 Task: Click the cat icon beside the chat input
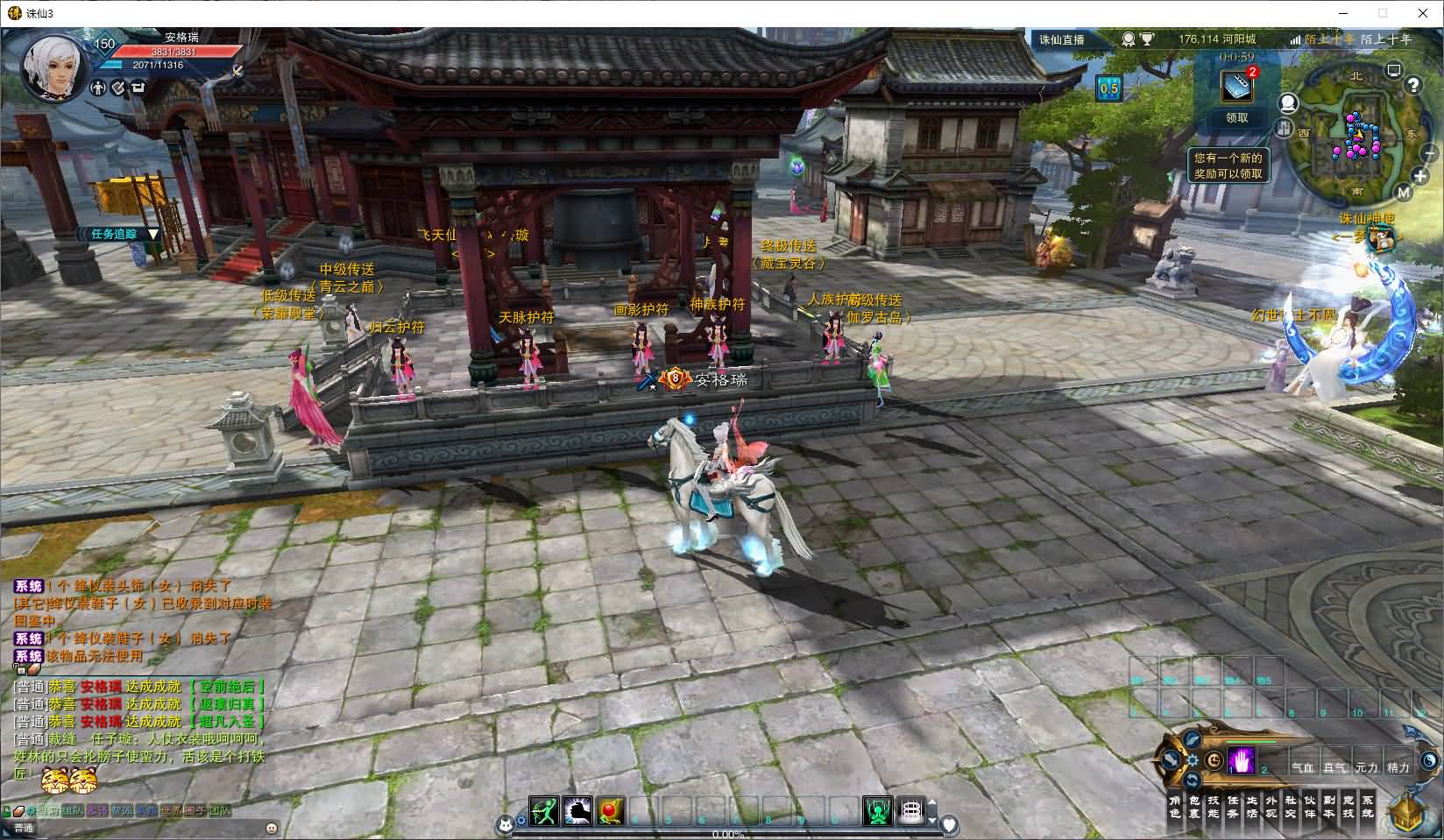coord(506,824)
